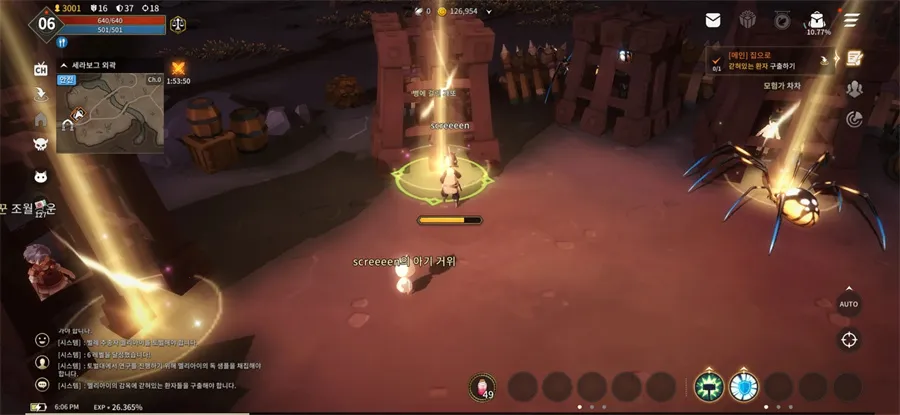Activate the blue shield skill
The width and height of the screenshot is (900, 415).
click(x=743, y=387)
